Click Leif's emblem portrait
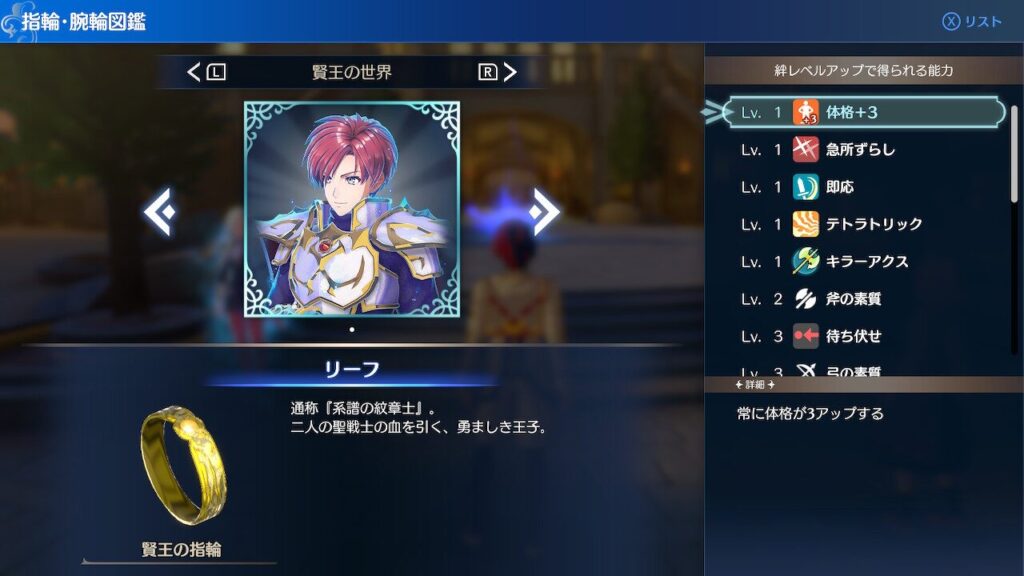 click(x=352, y=208)
